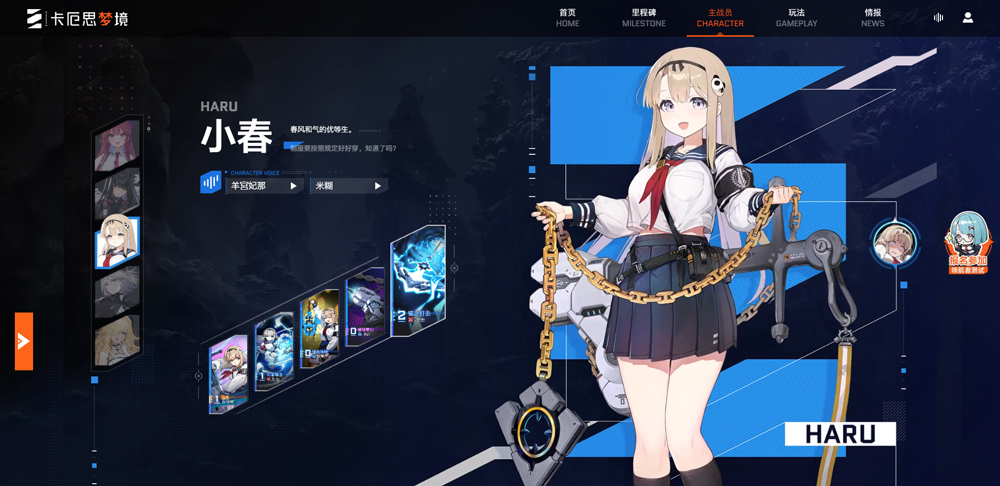1000x486 pixels.
Task: Toggle the sound equalizer icon
Action: [x=938, y=18]
